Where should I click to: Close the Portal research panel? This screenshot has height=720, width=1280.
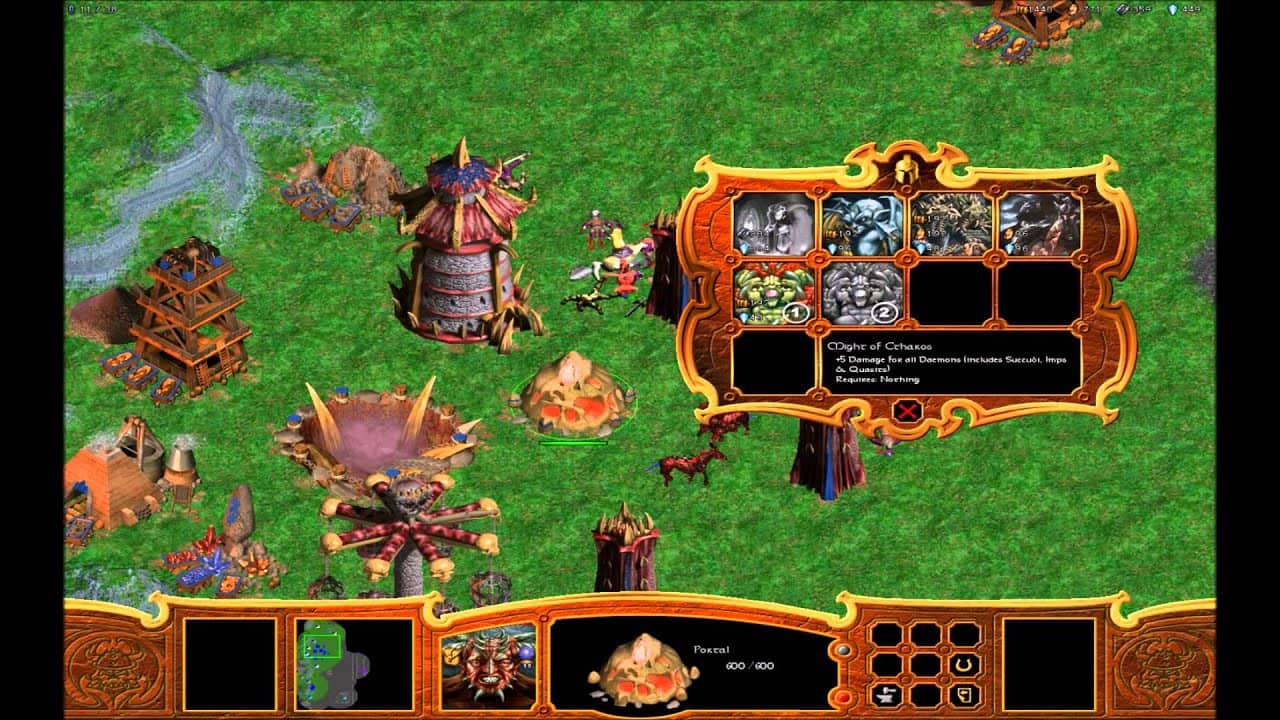click(x=907, y=410)
